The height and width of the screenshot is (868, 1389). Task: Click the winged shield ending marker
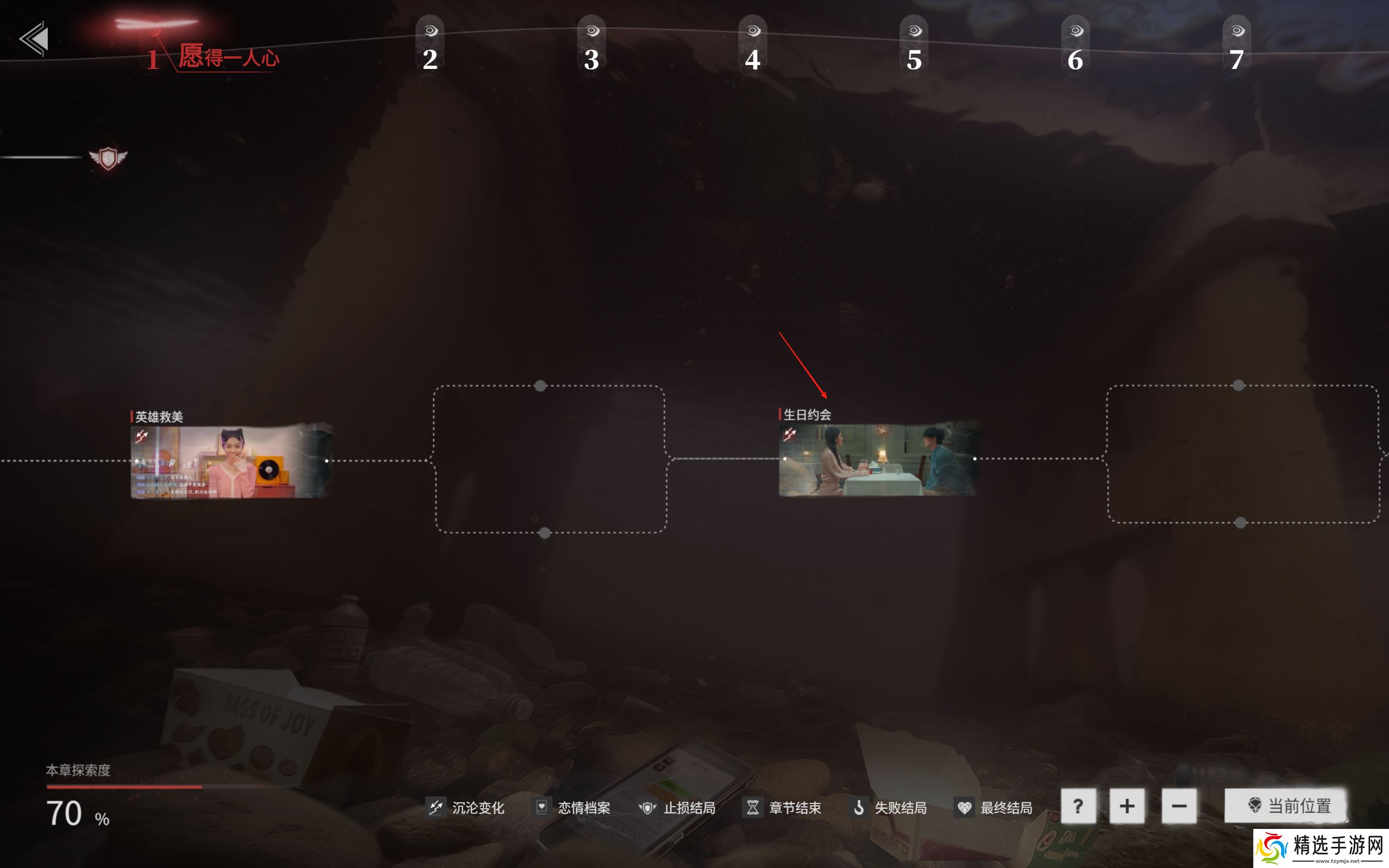pos(108,158)
